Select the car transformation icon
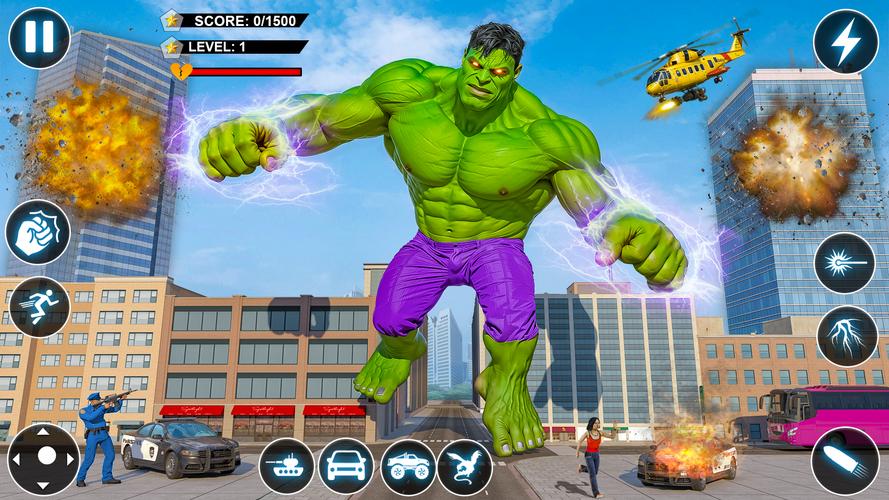The image size is (889, 500). (346, 466)
